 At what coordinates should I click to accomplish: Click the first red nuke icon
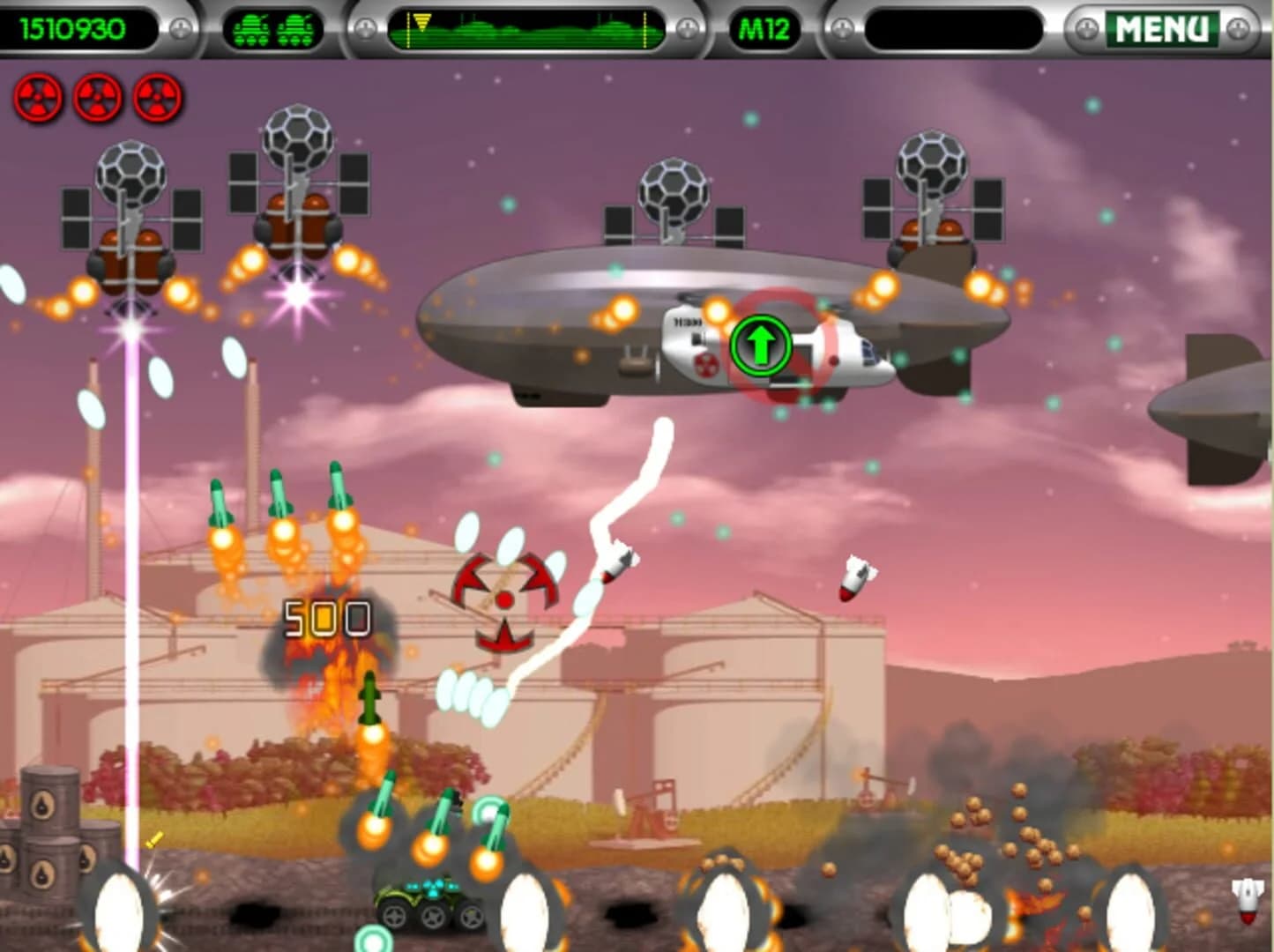tap(37, 99)
